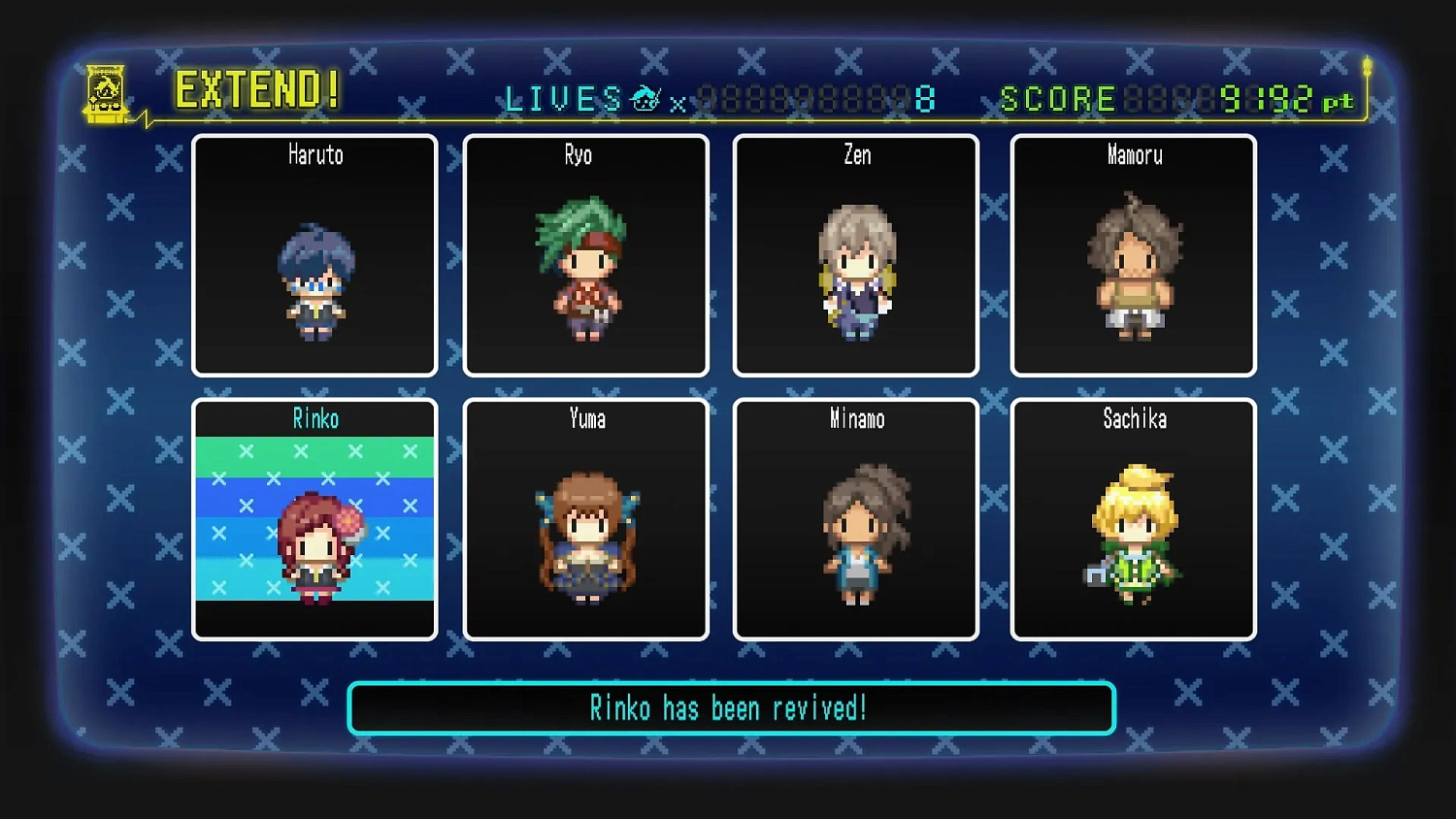This screenshot has height=819, width=1456.
Task: Select Haruto's character sprite
Action: pyautogui.click(x=315, y=281)
